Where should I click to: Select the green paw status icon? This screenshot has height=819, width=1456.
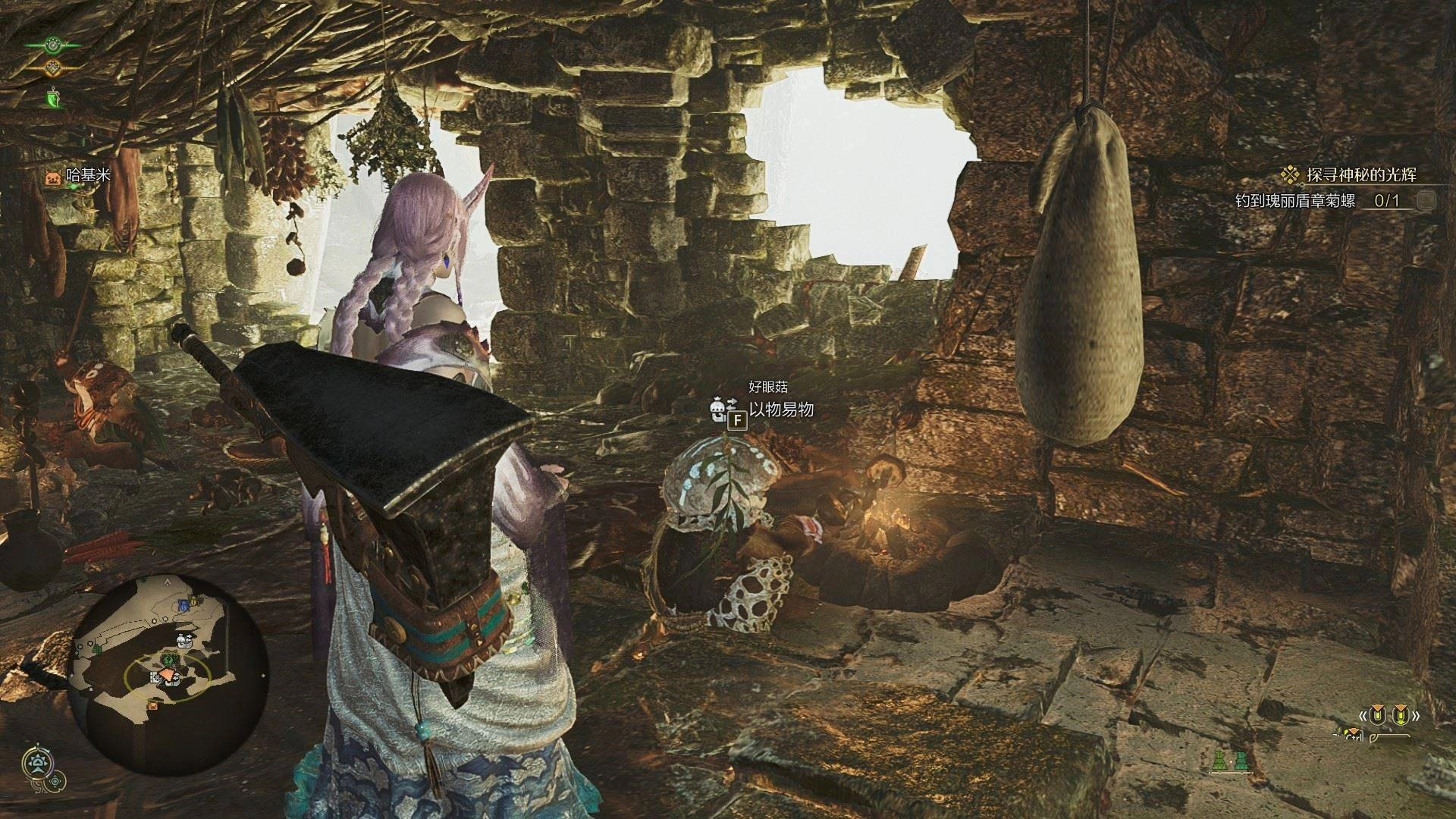52,44
